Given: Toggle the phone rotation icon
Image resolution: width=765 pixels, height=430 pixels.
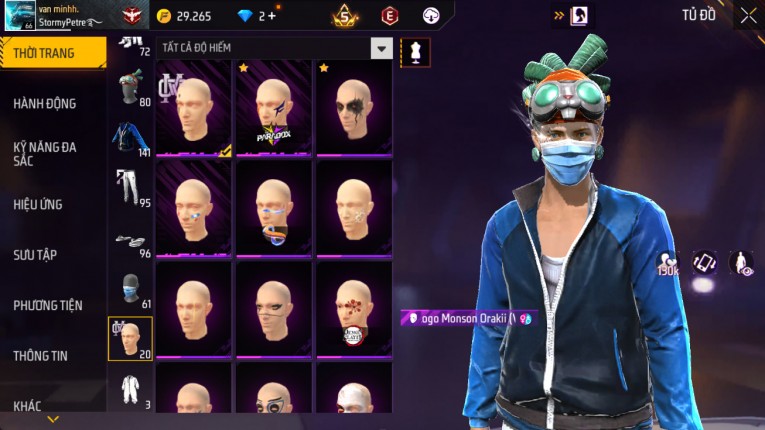Looking at the screenshot, I should (x=705, y=262).
